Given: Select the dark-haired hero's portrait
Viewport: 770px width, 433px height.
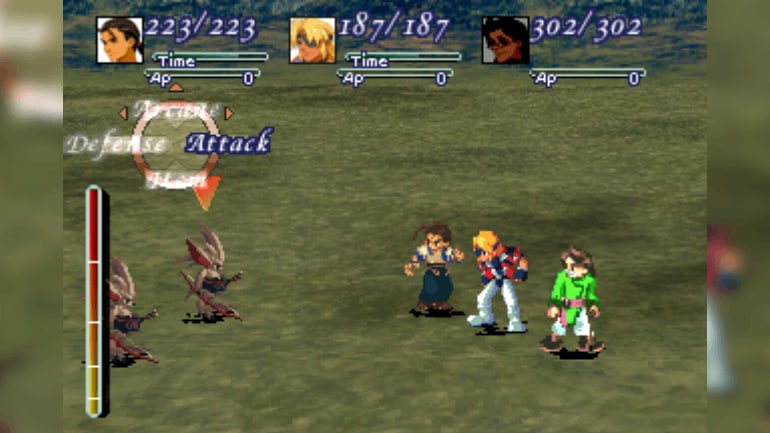Looking at the screenshot, I should tap(119, 40).
